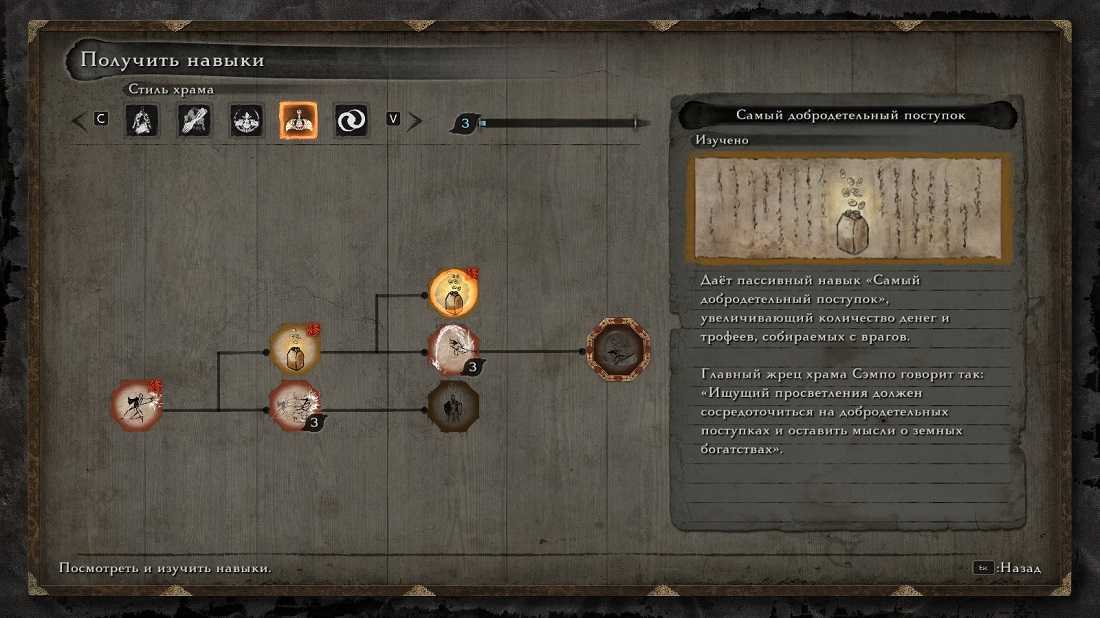Screen dimensions: 1100x618
Task: Choose the highlighted temple style tab
Action: coord(298,121)
